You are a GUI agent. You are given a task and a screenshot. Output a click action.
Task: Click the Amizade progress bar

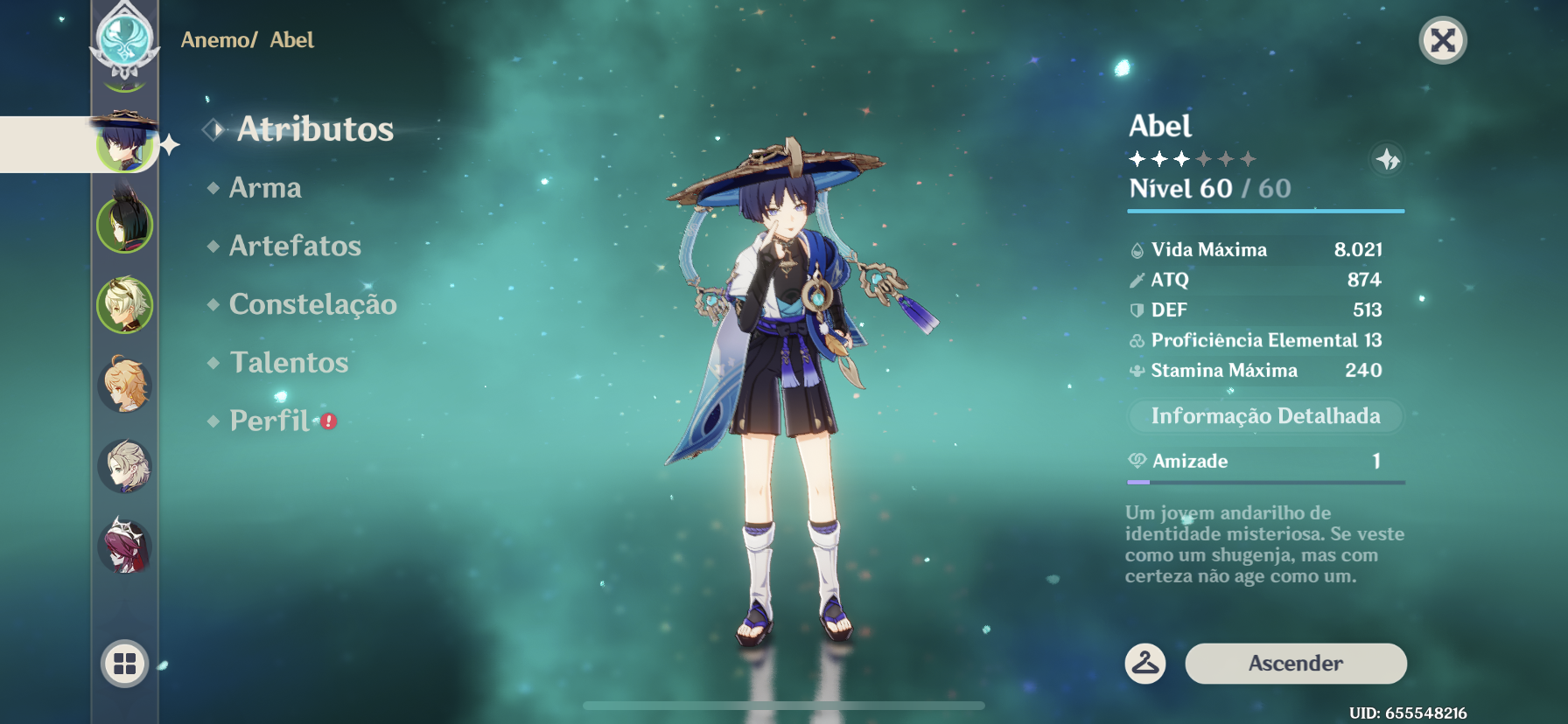pos(1263,483)
